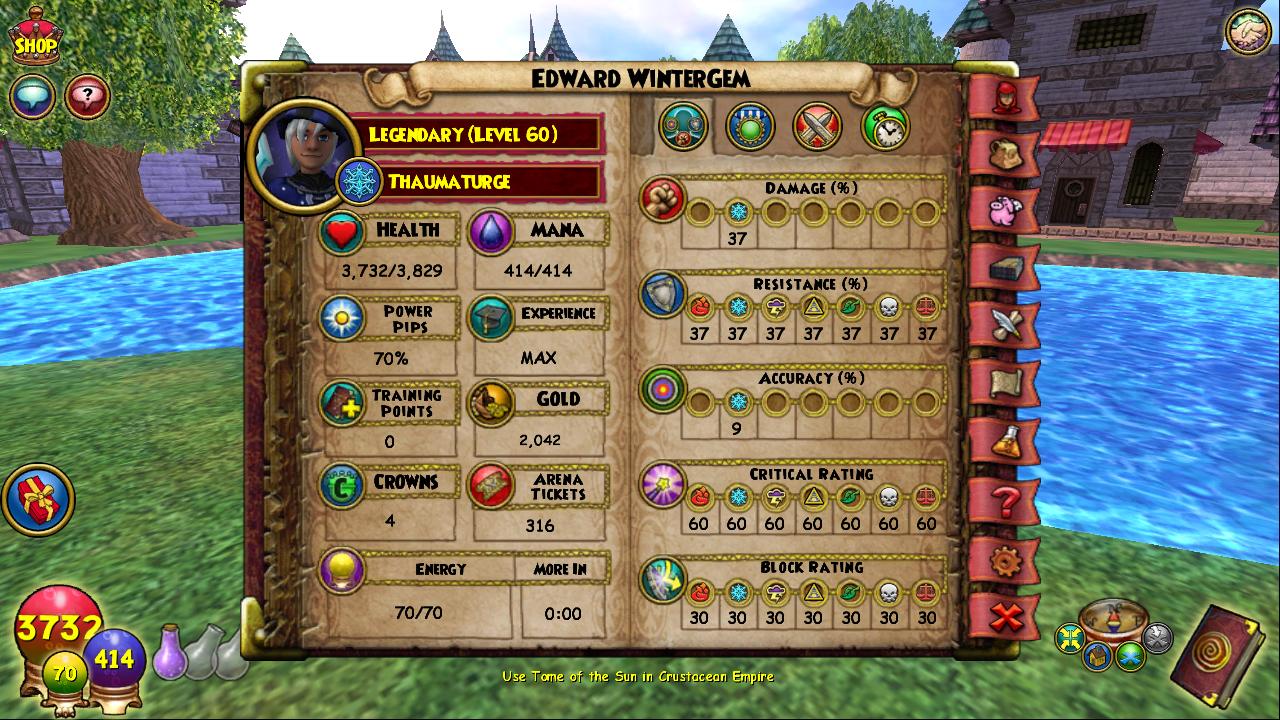Click the red gift box icon

pos(38,498)
